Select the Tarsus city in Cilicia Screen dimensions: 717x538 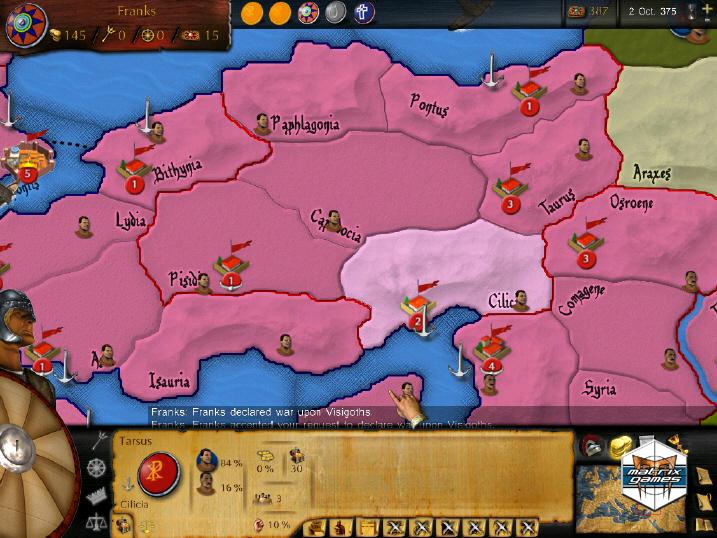416,306
